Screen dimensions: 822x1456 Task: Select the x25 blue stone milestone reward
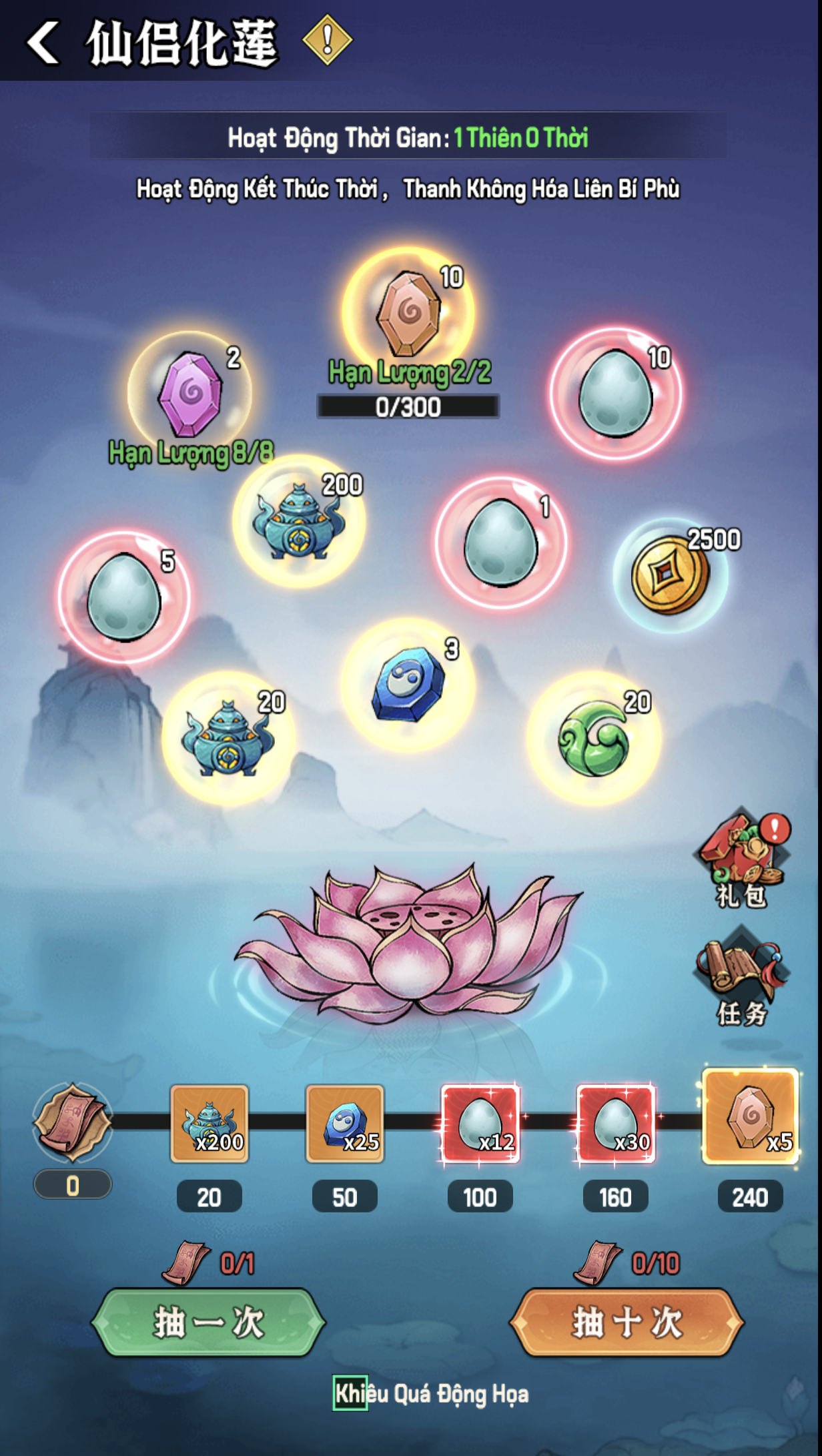tap(345, 1124)
